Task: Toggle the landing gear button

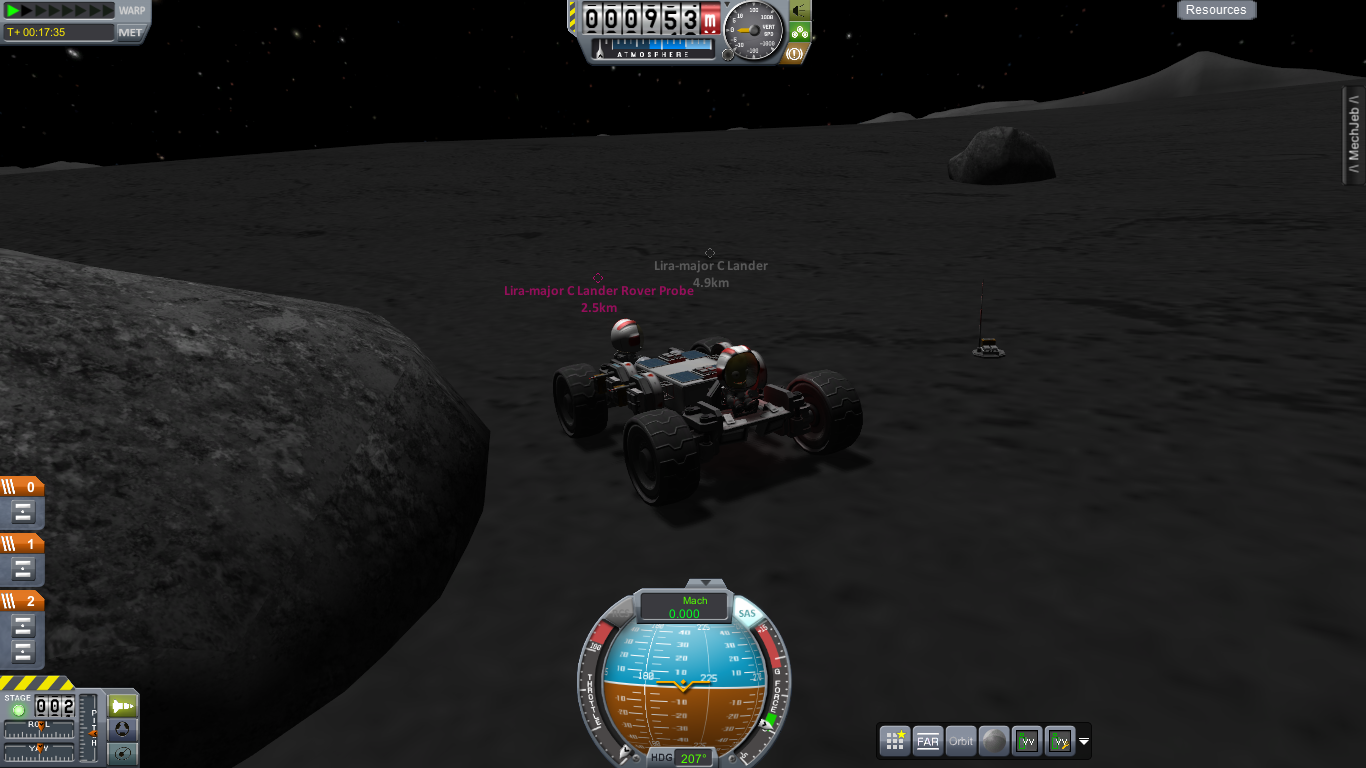Action: [x=799, y=31]
